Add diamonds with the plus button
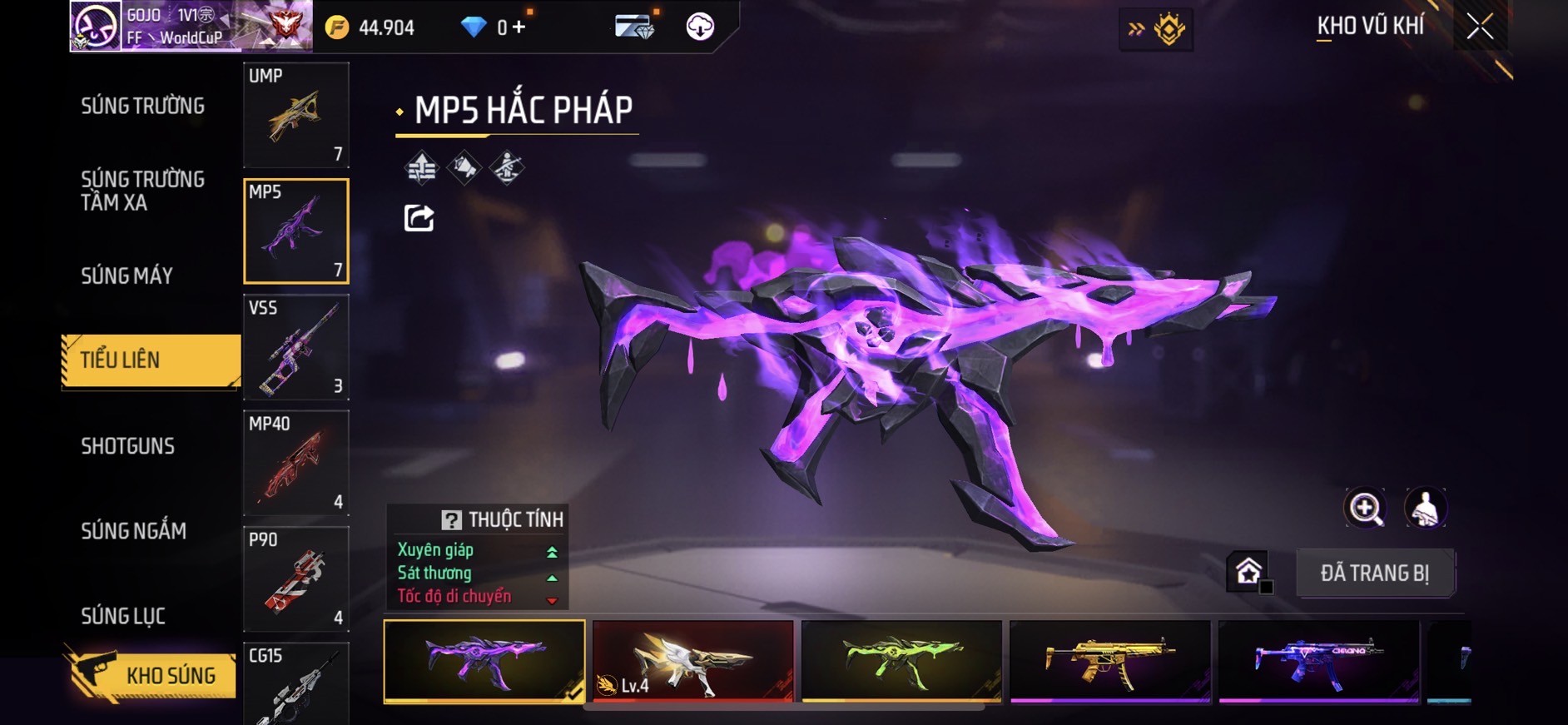The image size is (1568, 725). 519,27
